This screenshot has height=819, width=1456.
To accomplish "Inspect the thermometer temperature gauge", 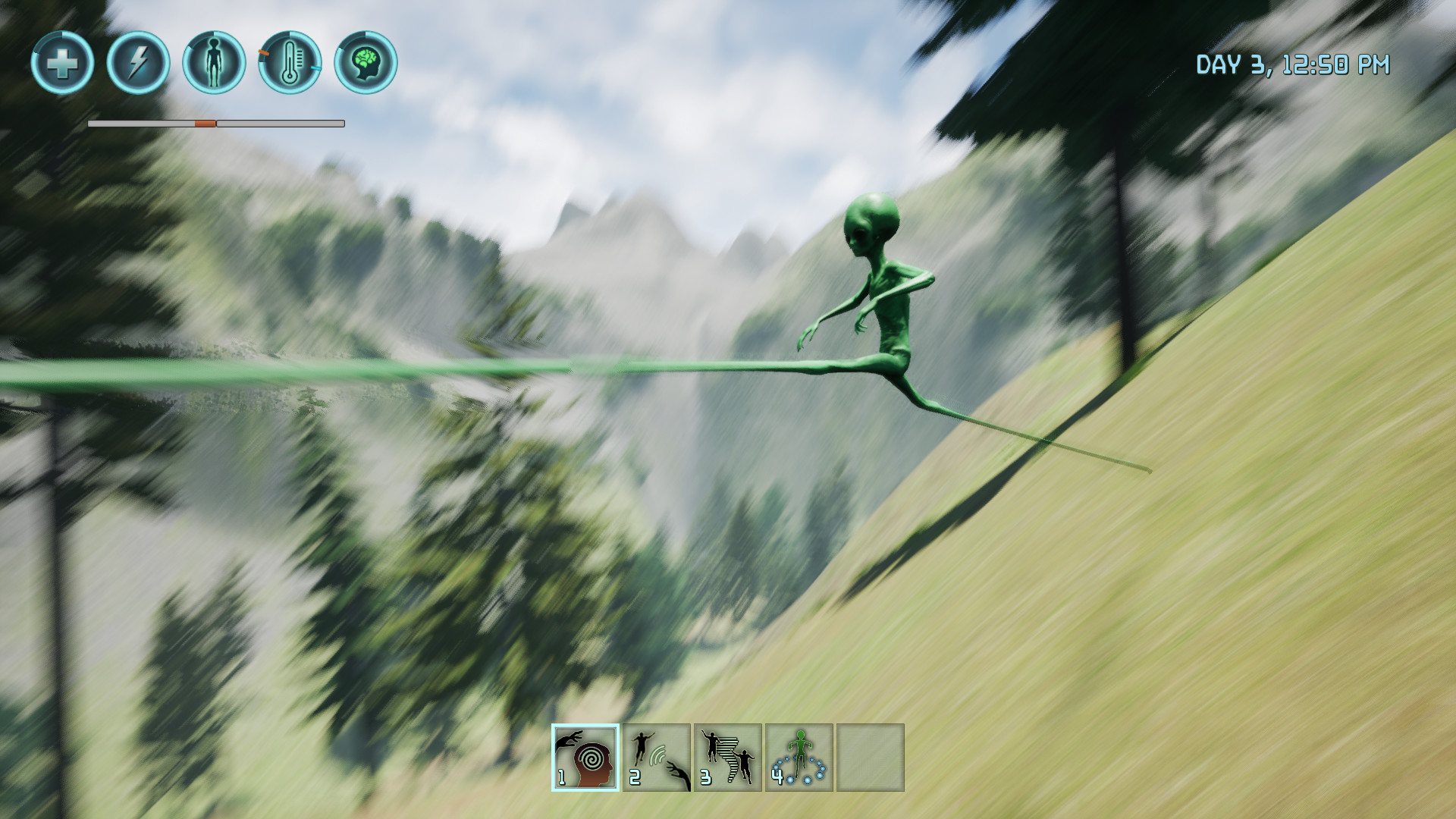I will click(x=290, y=64).
